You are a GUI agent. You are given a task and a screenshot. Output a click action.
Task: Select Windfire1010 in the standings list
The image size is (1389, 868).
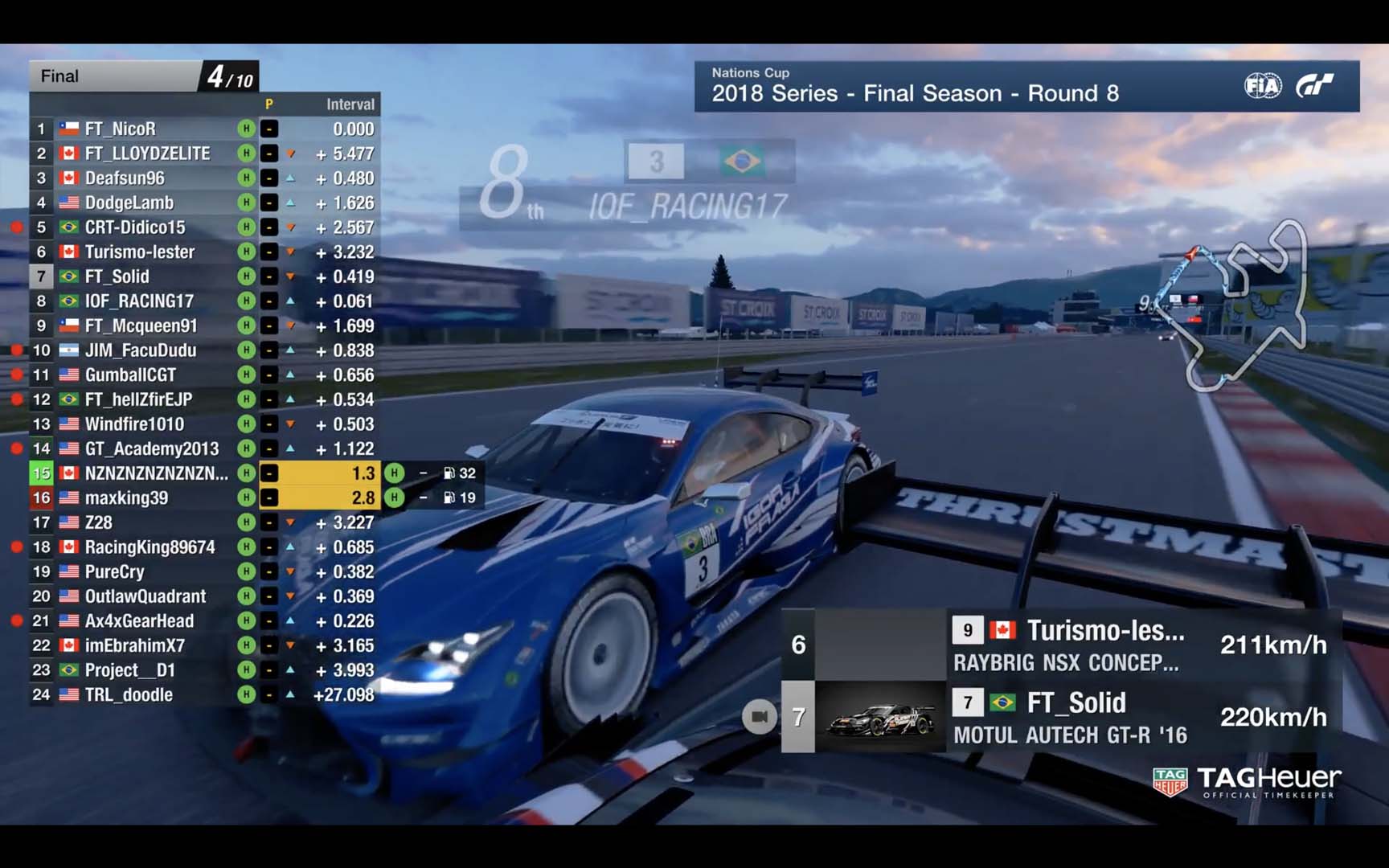tap(134, 424)
